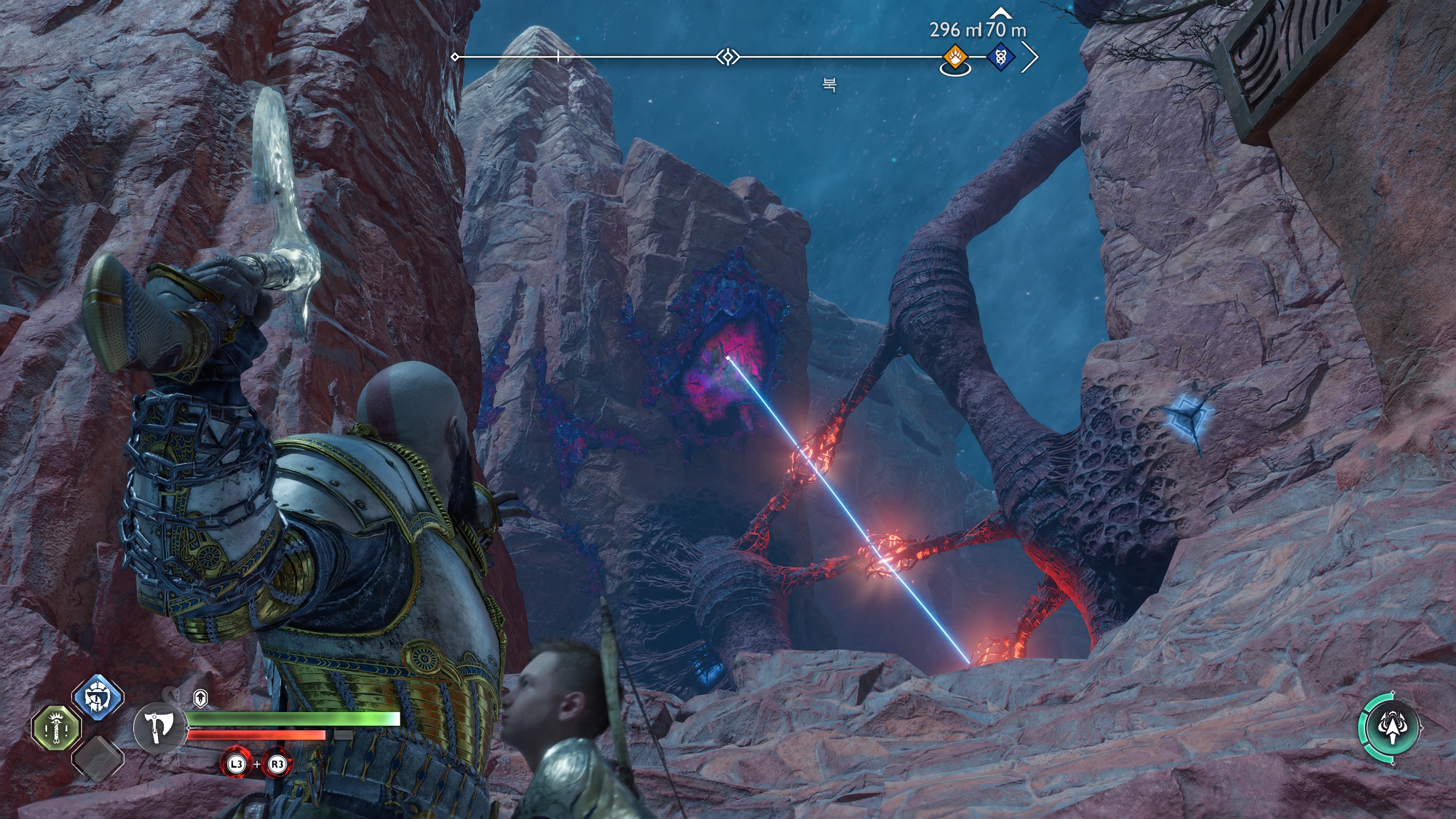
Task: Select the orange paw print compass marker
Action: point(955,57)
